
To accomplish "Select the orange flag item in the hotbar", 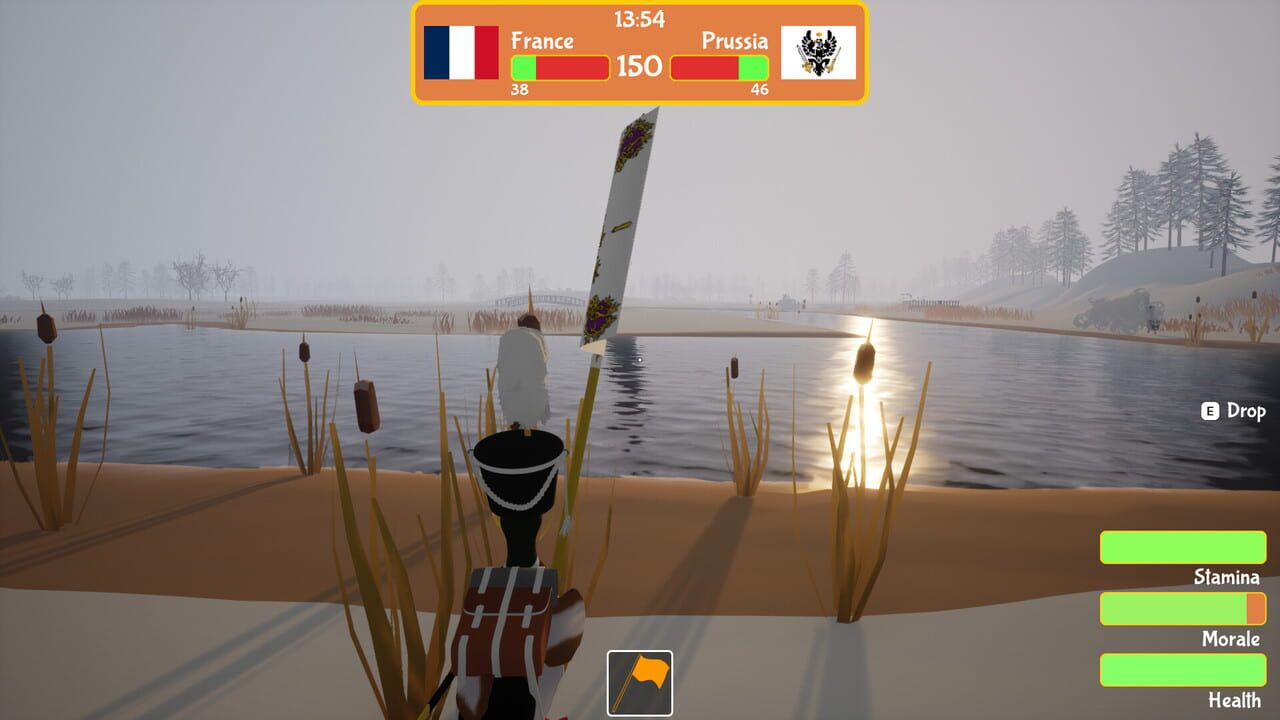I will (x=640, y=681).
